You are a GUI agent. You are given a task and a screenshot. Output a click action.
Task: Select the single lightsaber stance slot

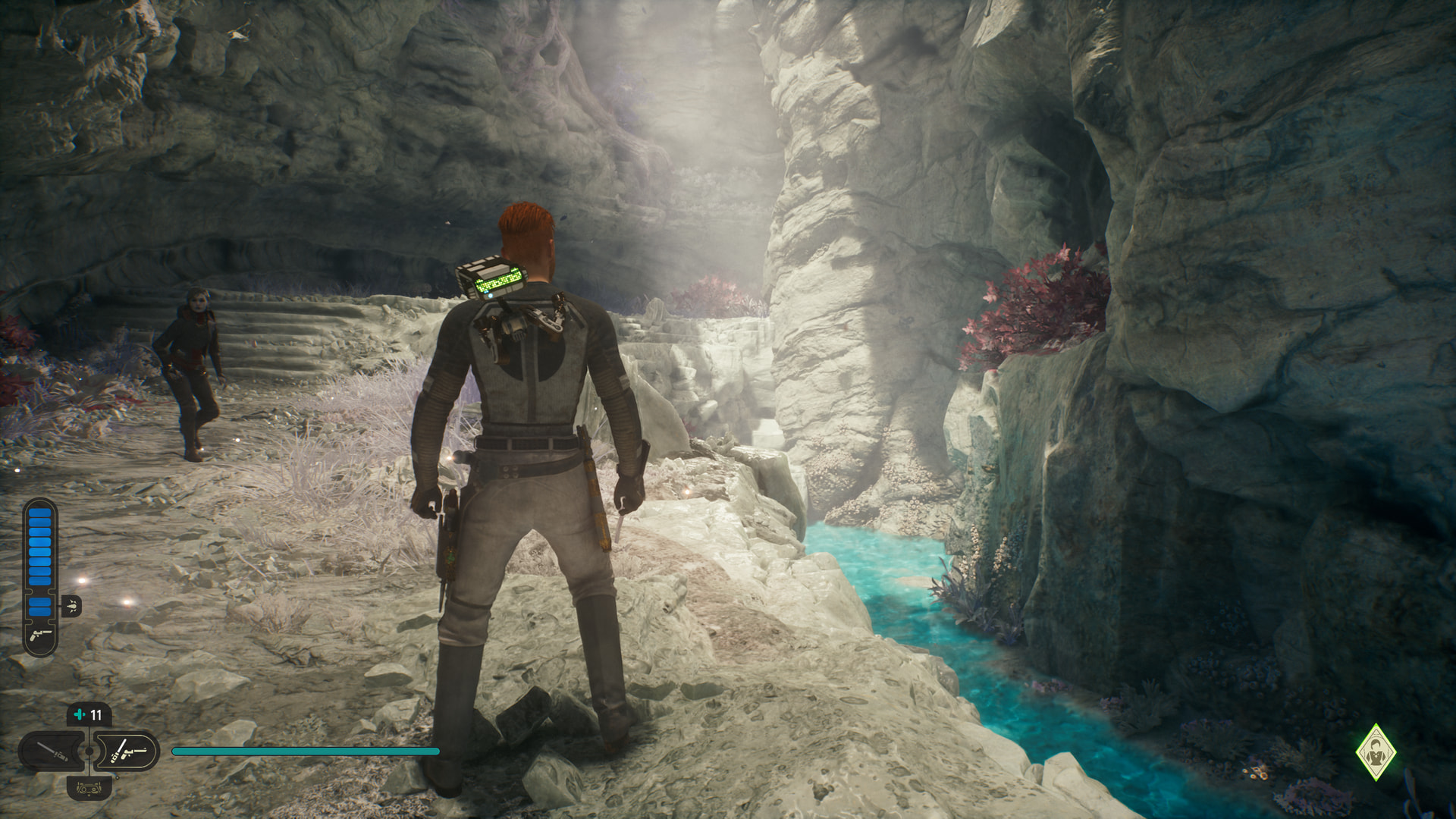(x=53, y=752)
